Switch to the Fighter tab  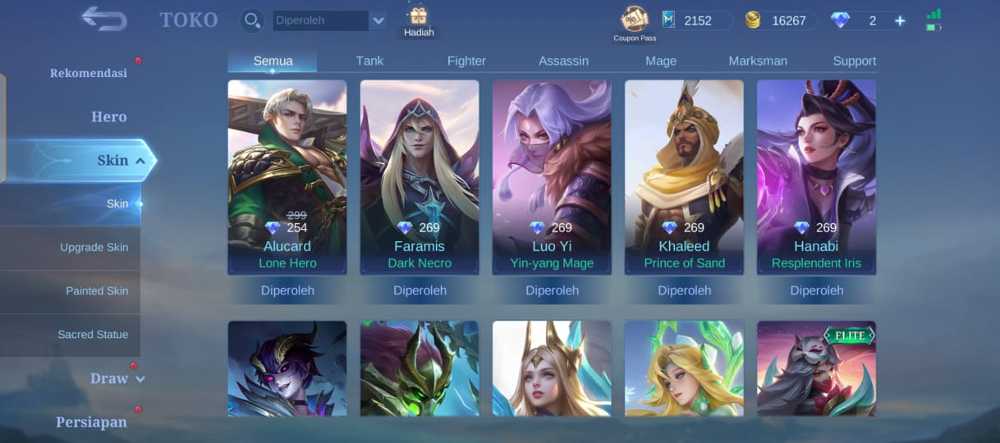pyautogui.click(x=466, y=61)
